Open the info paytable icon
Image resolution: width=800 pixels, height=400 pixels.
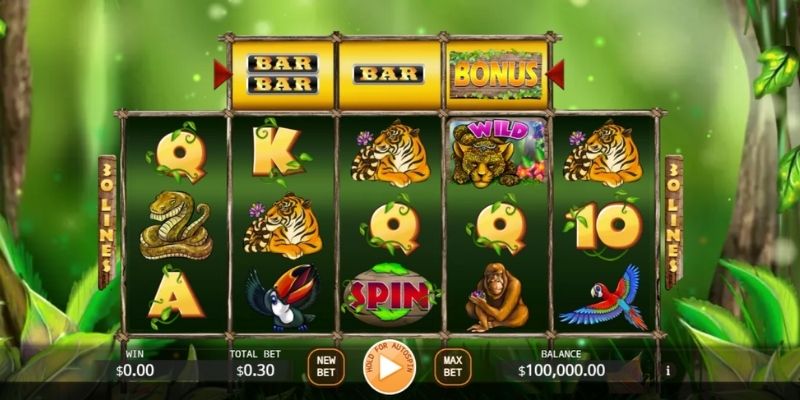coord(668,370)
